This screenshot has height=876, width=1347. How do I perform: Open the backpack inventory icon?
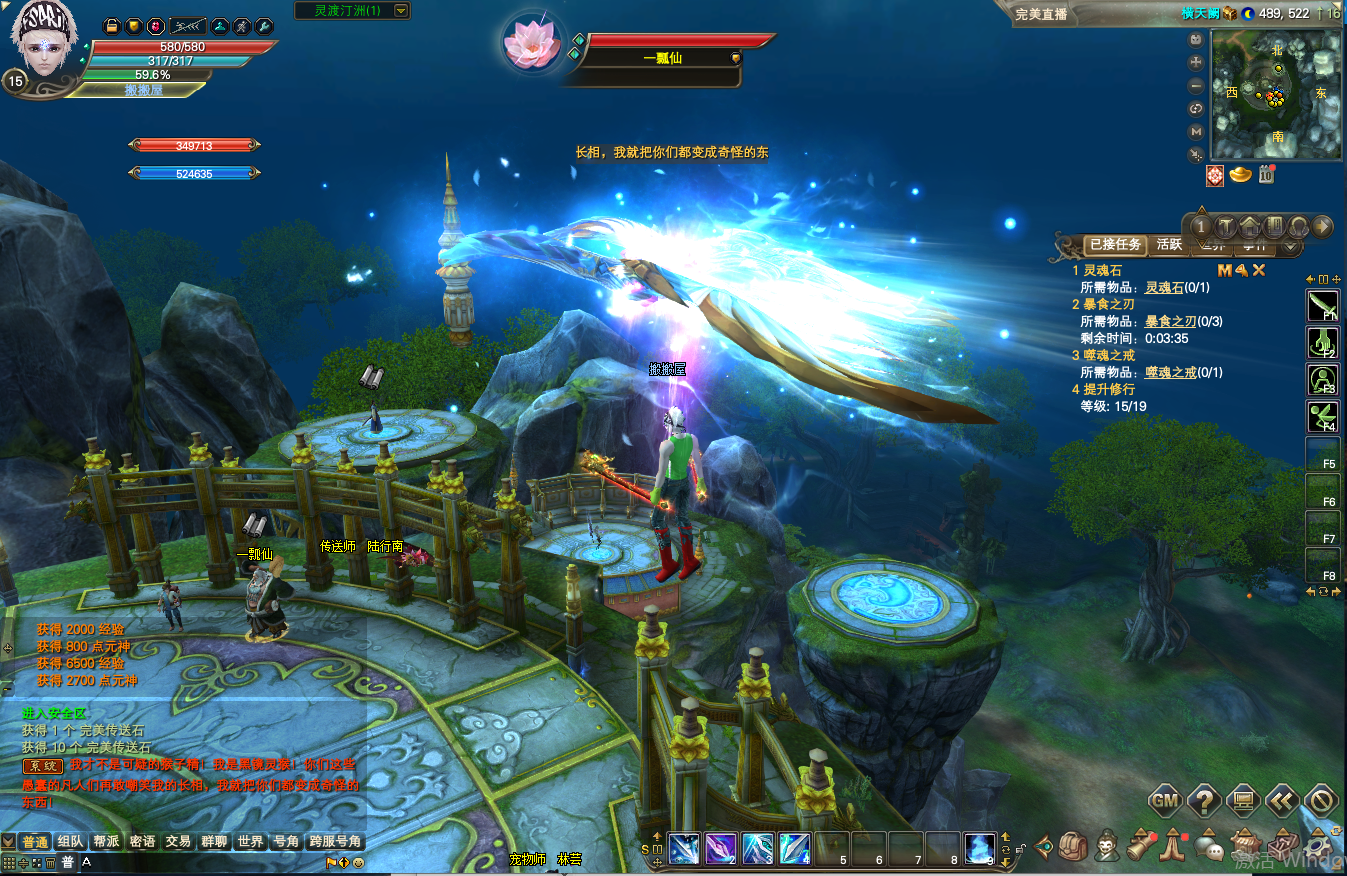tap(1073, 847)
